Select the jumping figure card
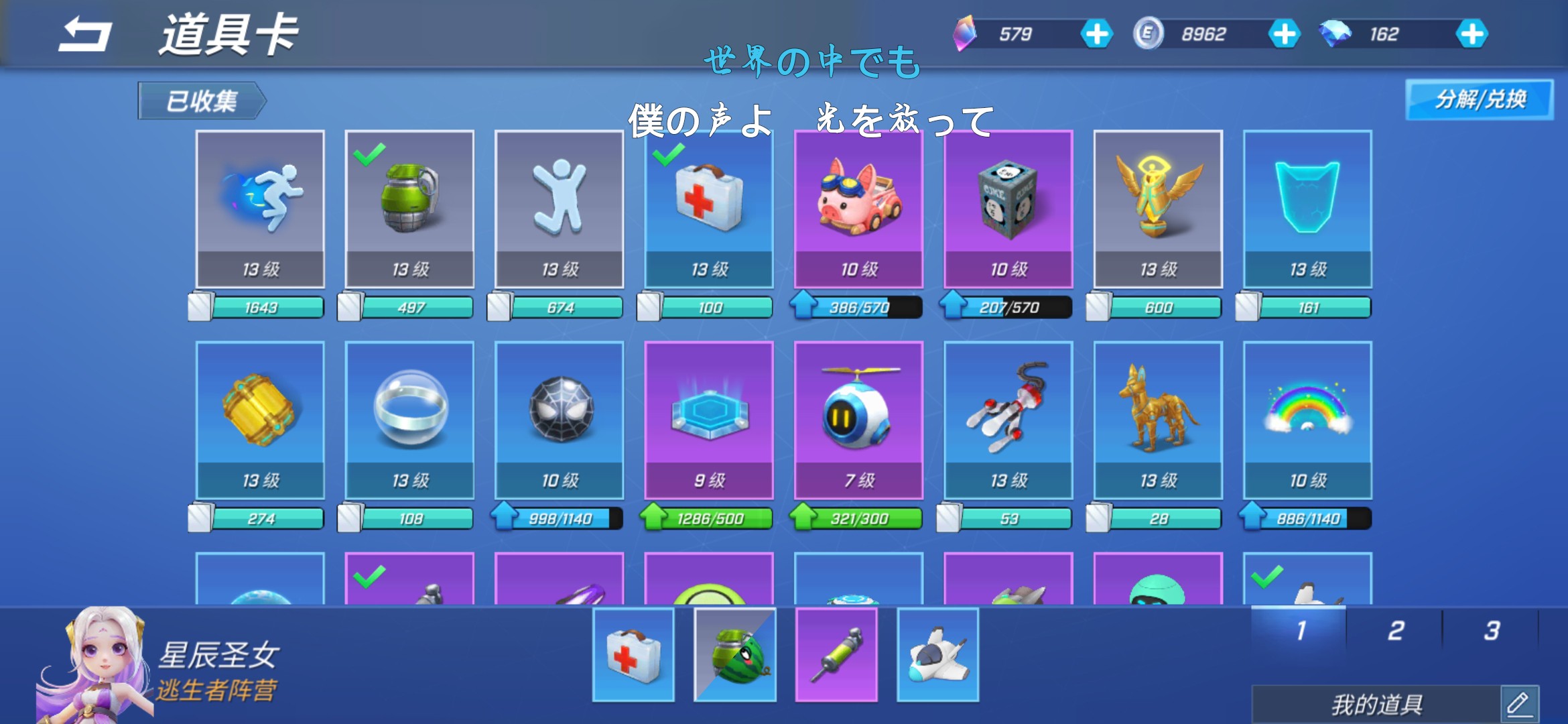1568x724 pixels. (x=560, y=209)
